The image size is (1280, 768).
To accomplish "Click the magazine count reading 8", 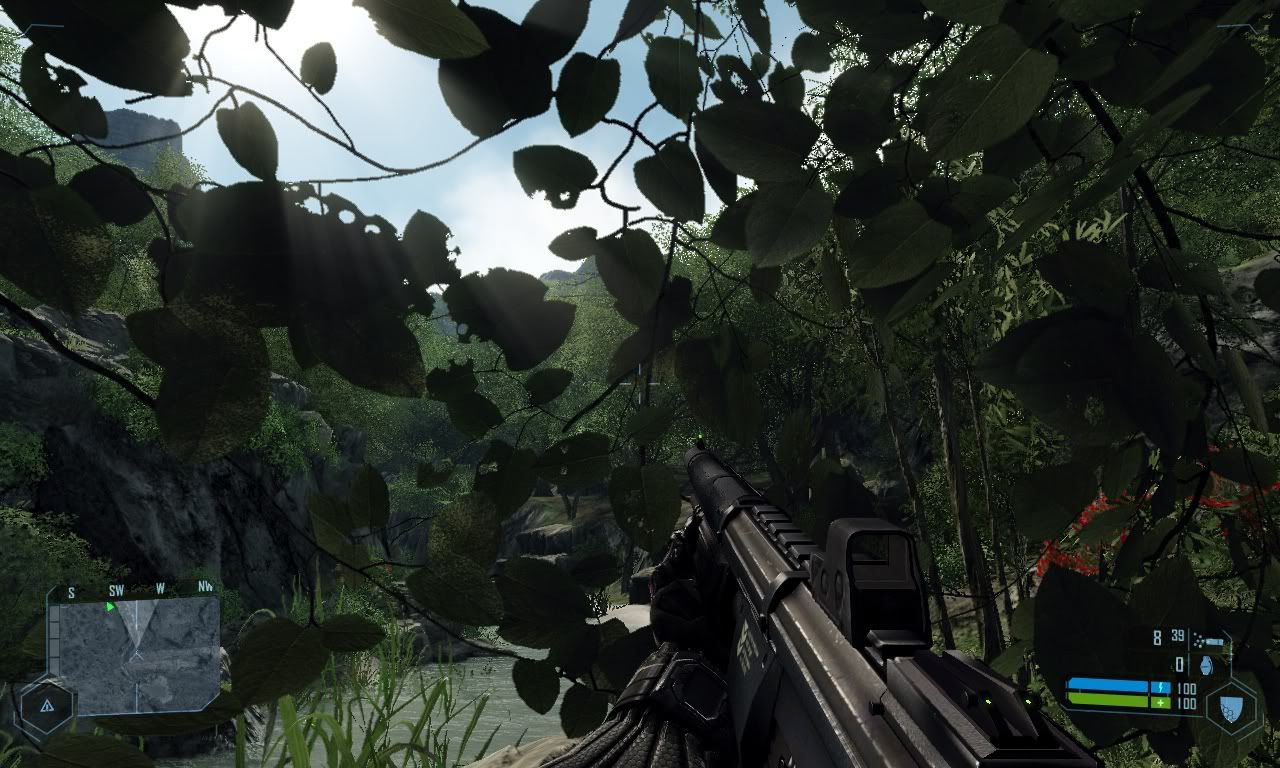I will click(1156, 636).
